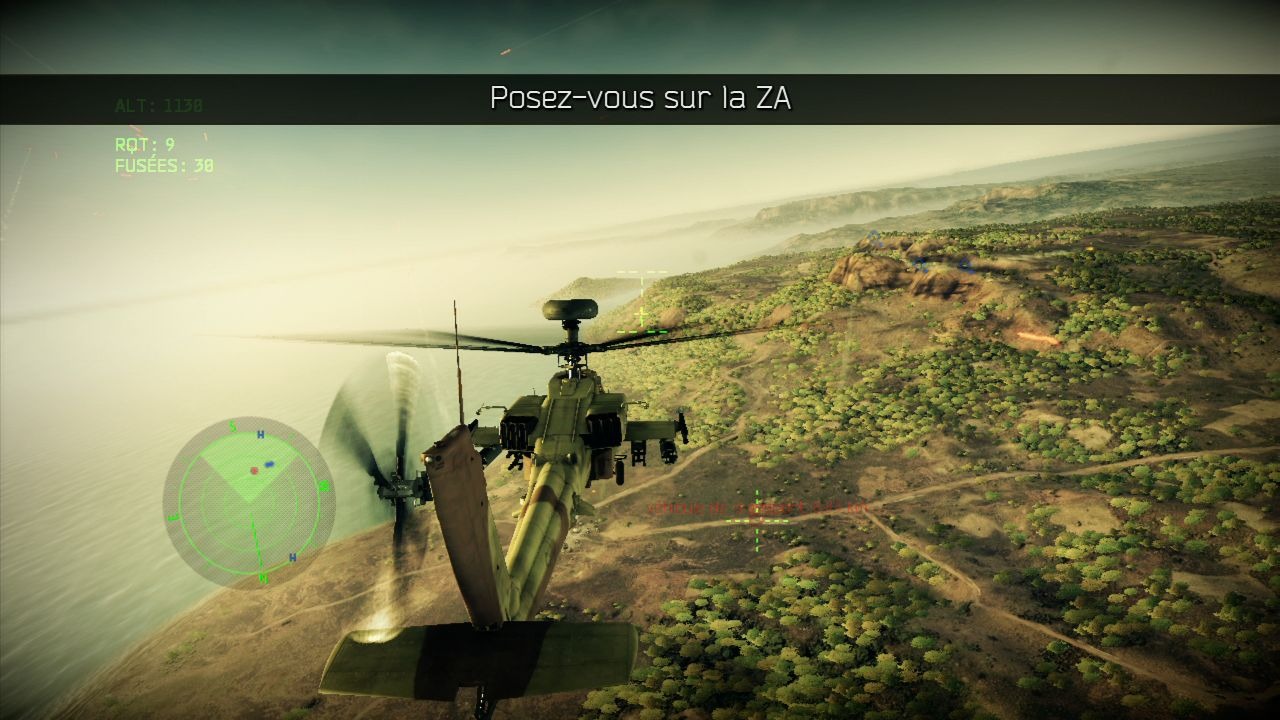Select the lower H helipad symbol on the radar
This screenshot has height=720, width=1280.
point(292,557)
